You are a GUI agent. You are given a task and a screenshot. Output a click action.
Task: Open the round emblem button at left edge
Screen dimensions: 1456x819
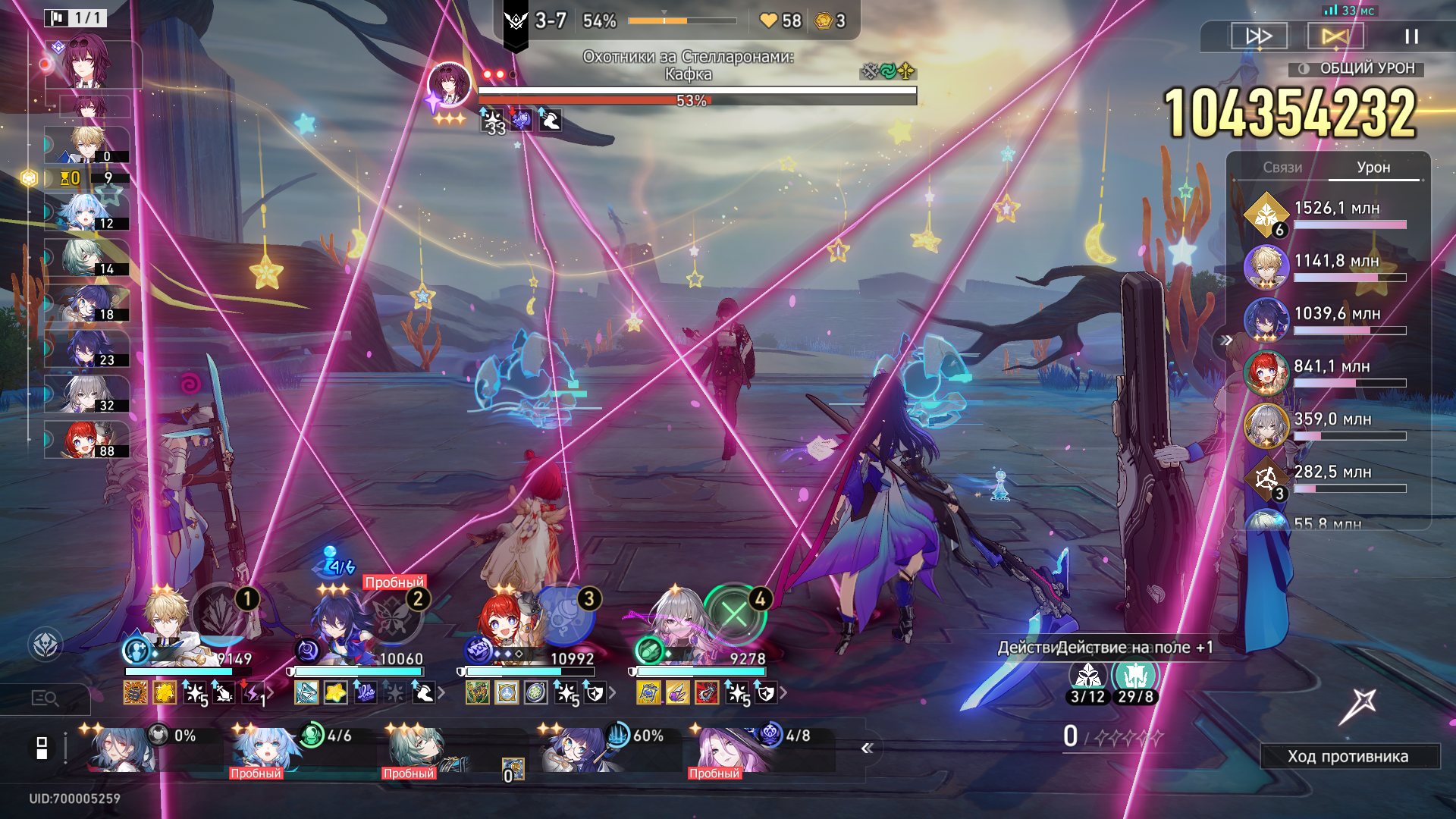(x=45, y=645)
